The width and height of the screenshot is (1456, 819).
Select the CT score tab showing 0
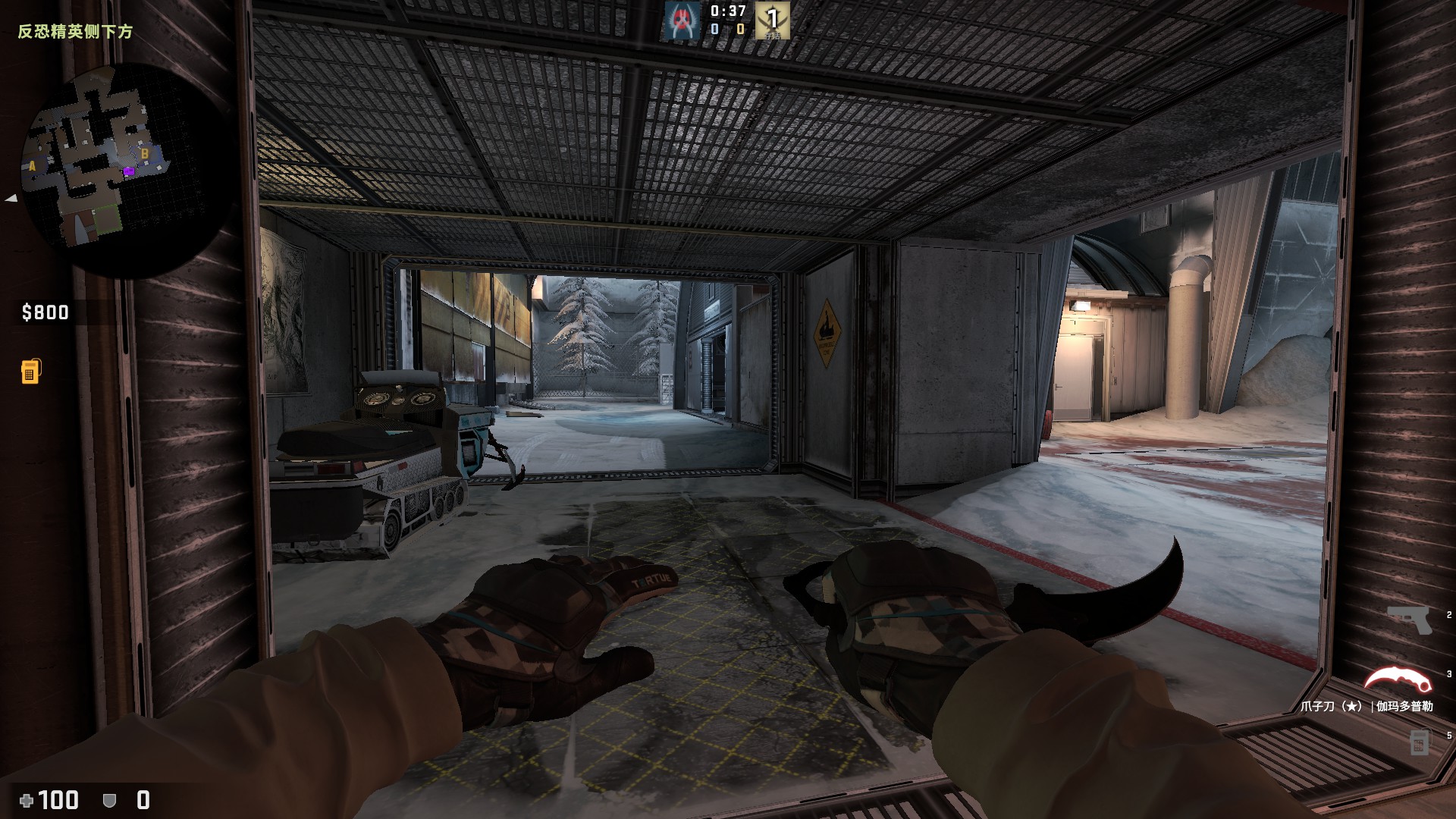click(713, 30)
